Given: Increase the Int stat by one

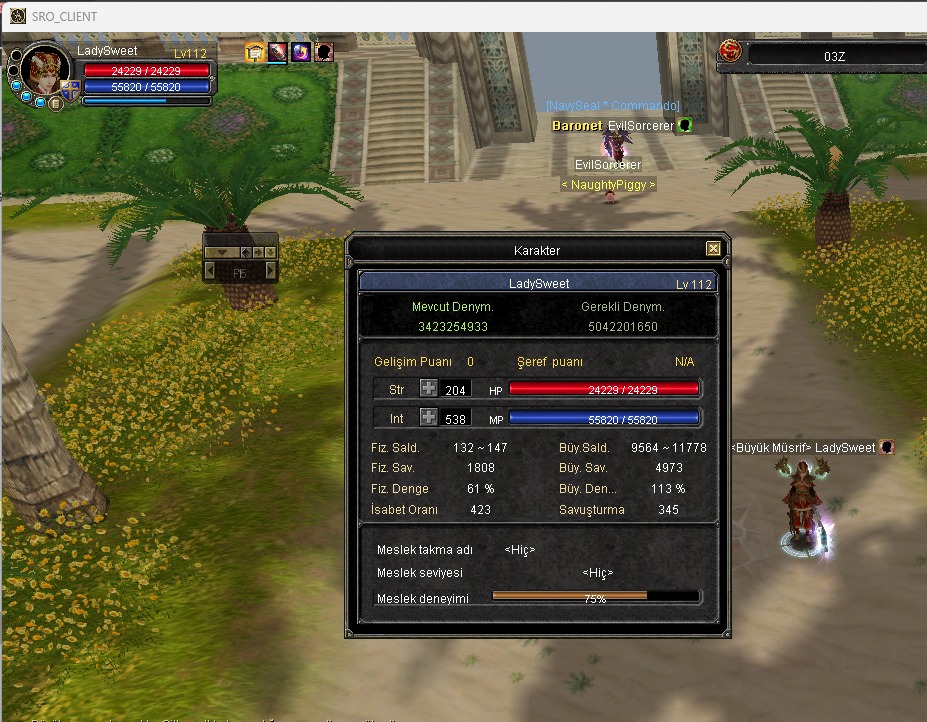Looking at the screenshot, I should [428, 418].
